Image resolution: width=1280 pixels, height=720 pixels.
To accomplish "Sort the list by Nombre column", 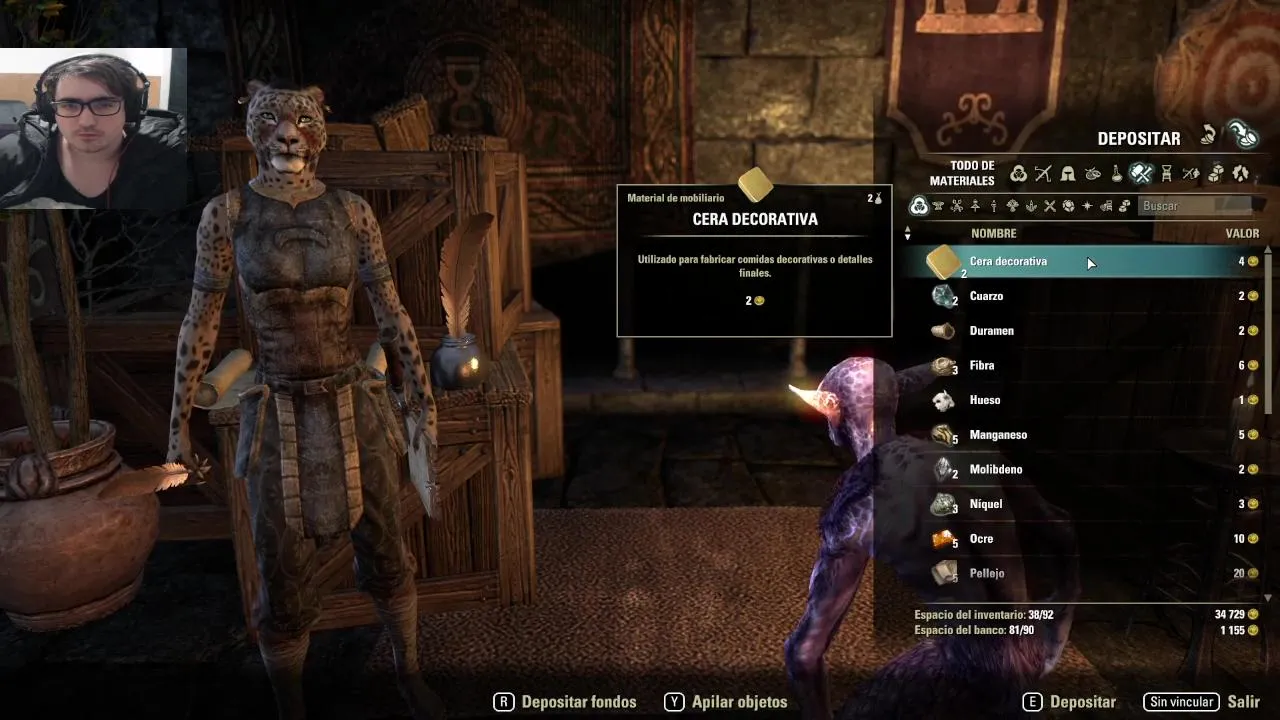I will (x=993, y=234).
